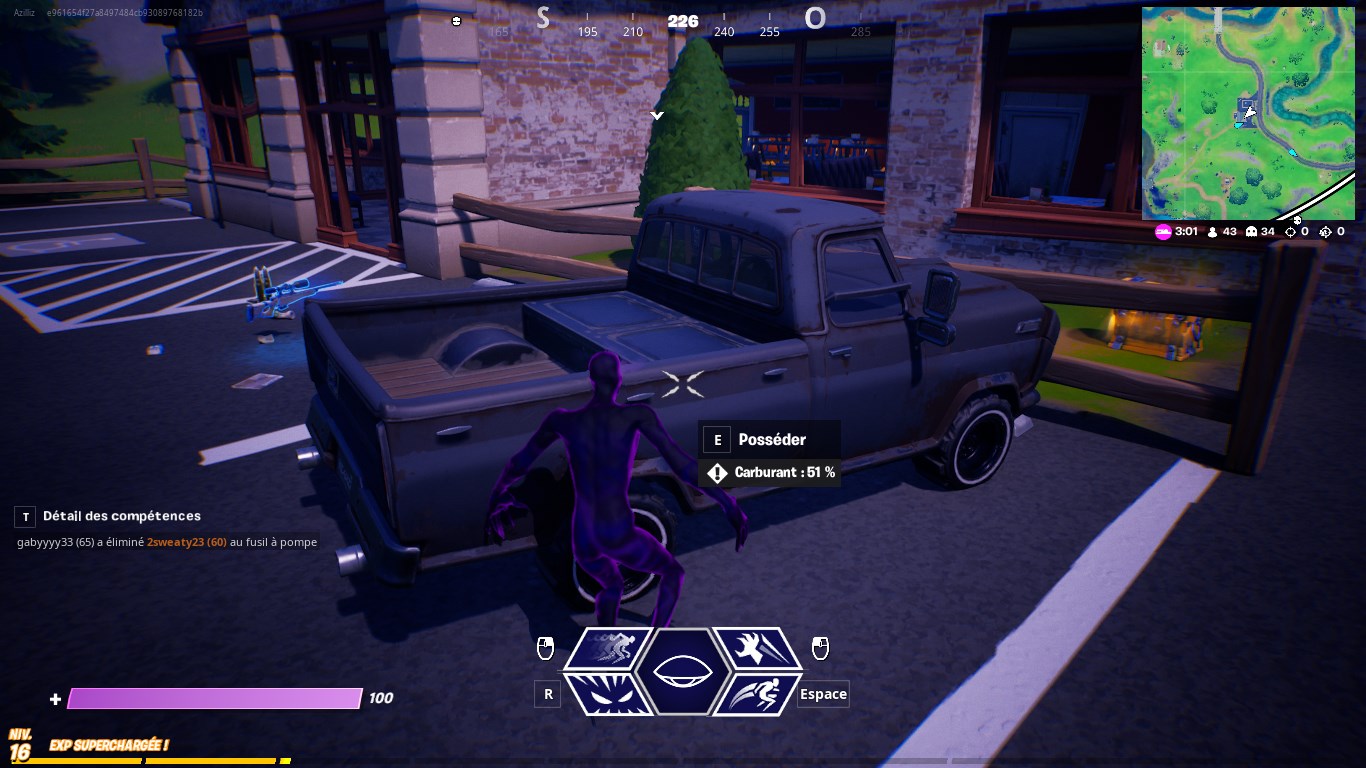Click the eliminations crosshair icon showing 0
Image resolution: width=1366 pixels, height=768 pixels.
[x=1288, y=231]
